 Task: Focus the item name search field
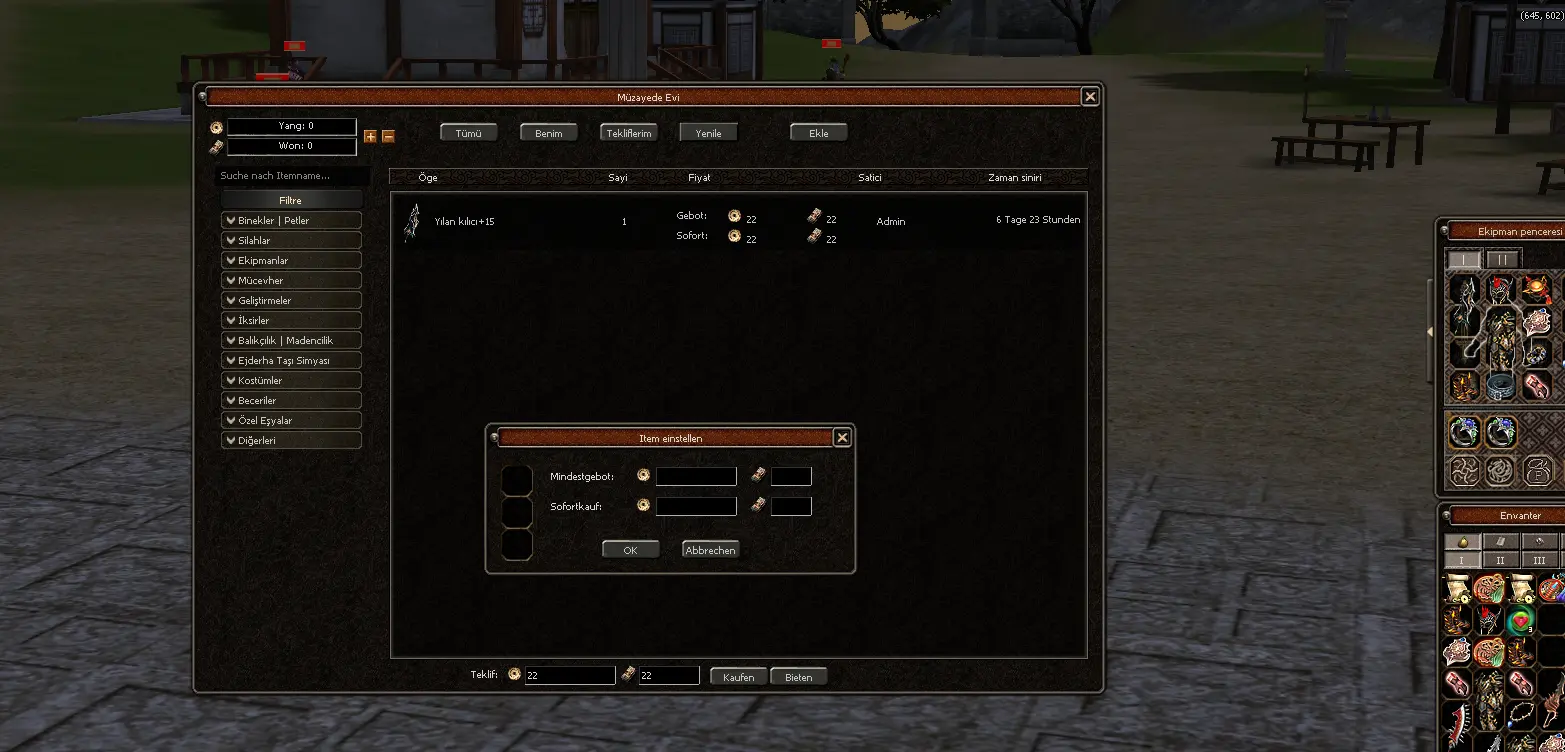tap(292, 176)
